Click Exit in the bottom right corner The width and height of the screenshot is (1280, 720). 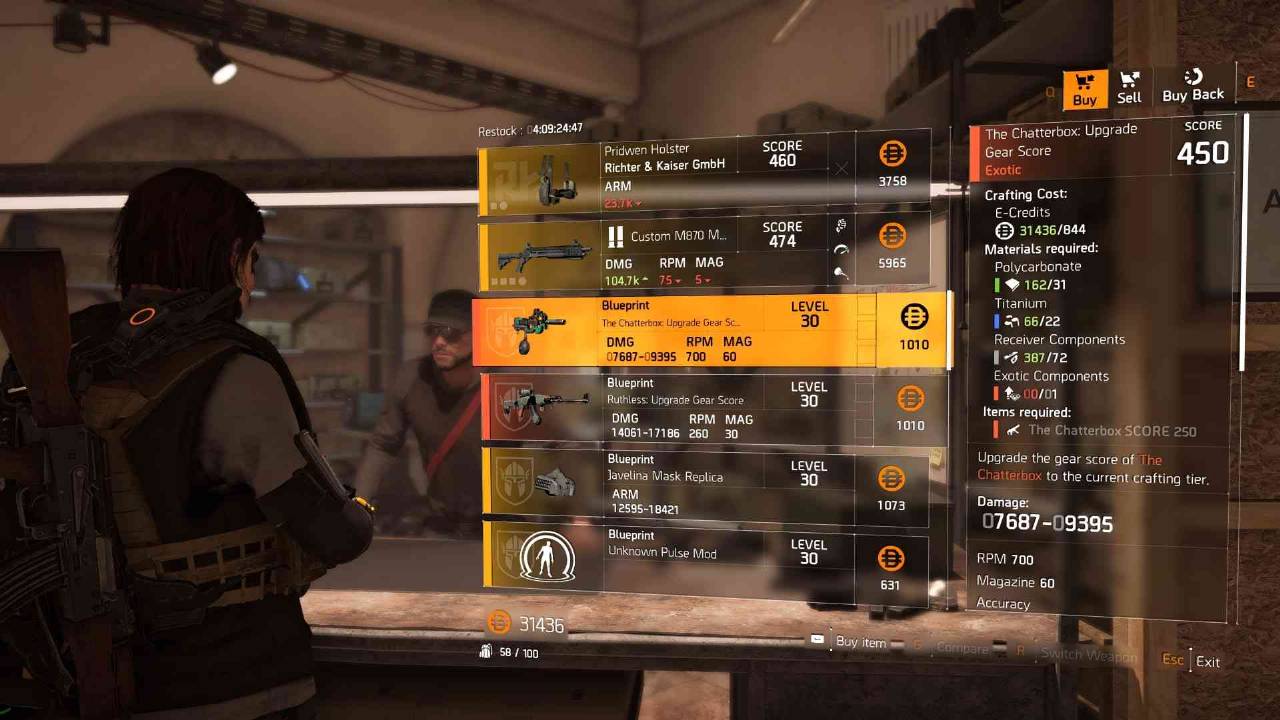(1208, 661)
